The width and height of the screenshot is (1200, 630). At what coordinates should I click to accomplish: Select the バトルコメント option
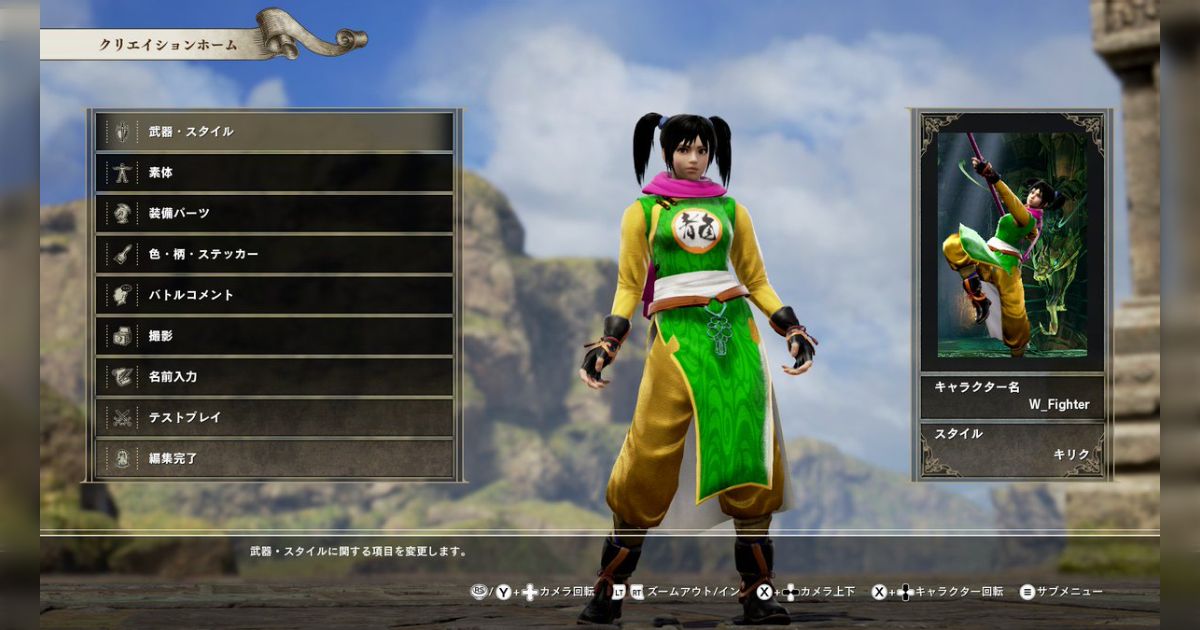pos(274,295)
